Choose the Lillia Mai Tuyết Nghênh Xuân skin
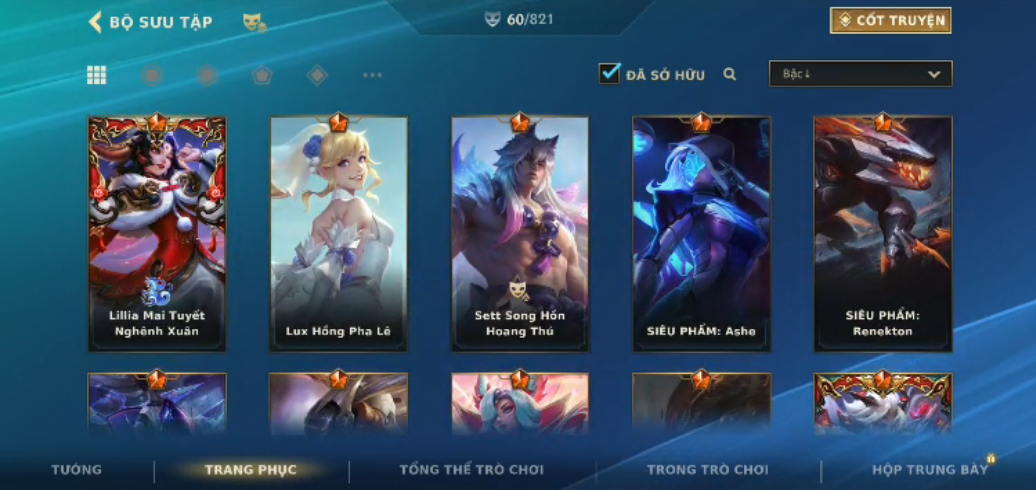Image resolution: width=1036 pixels, height=490 pixels. (157, 234)
